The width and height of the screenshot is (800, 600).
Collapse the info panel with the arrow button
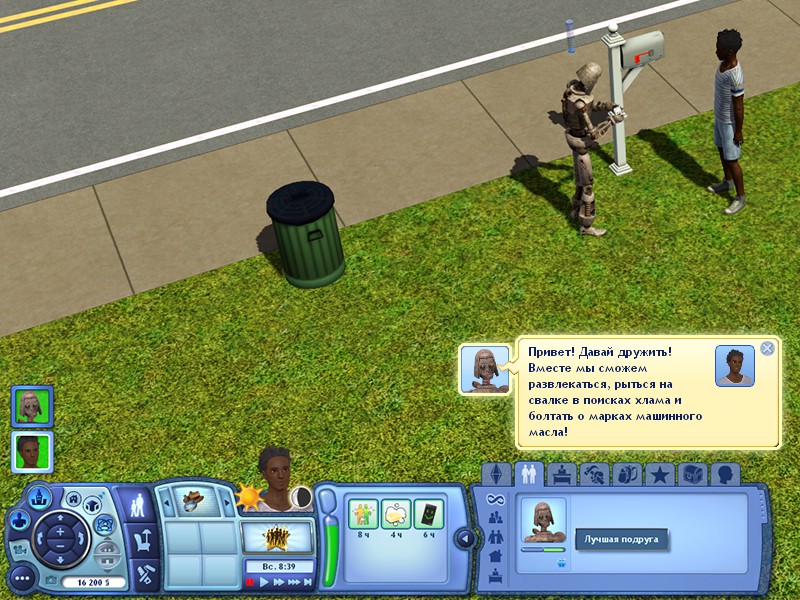click(x=463, y=539)
